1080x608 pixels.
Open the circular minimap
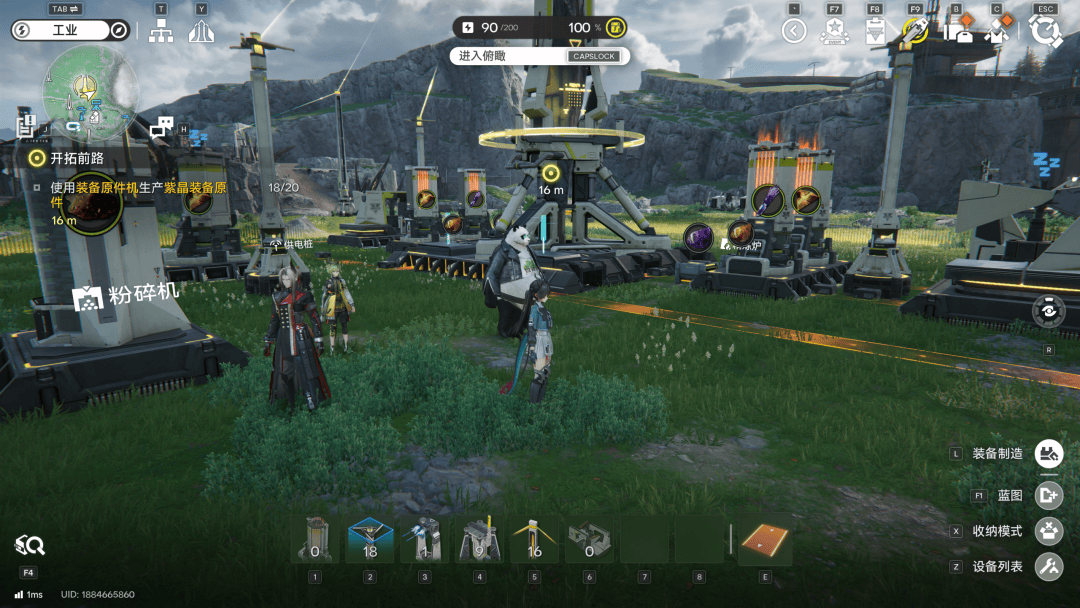point(90,94)
